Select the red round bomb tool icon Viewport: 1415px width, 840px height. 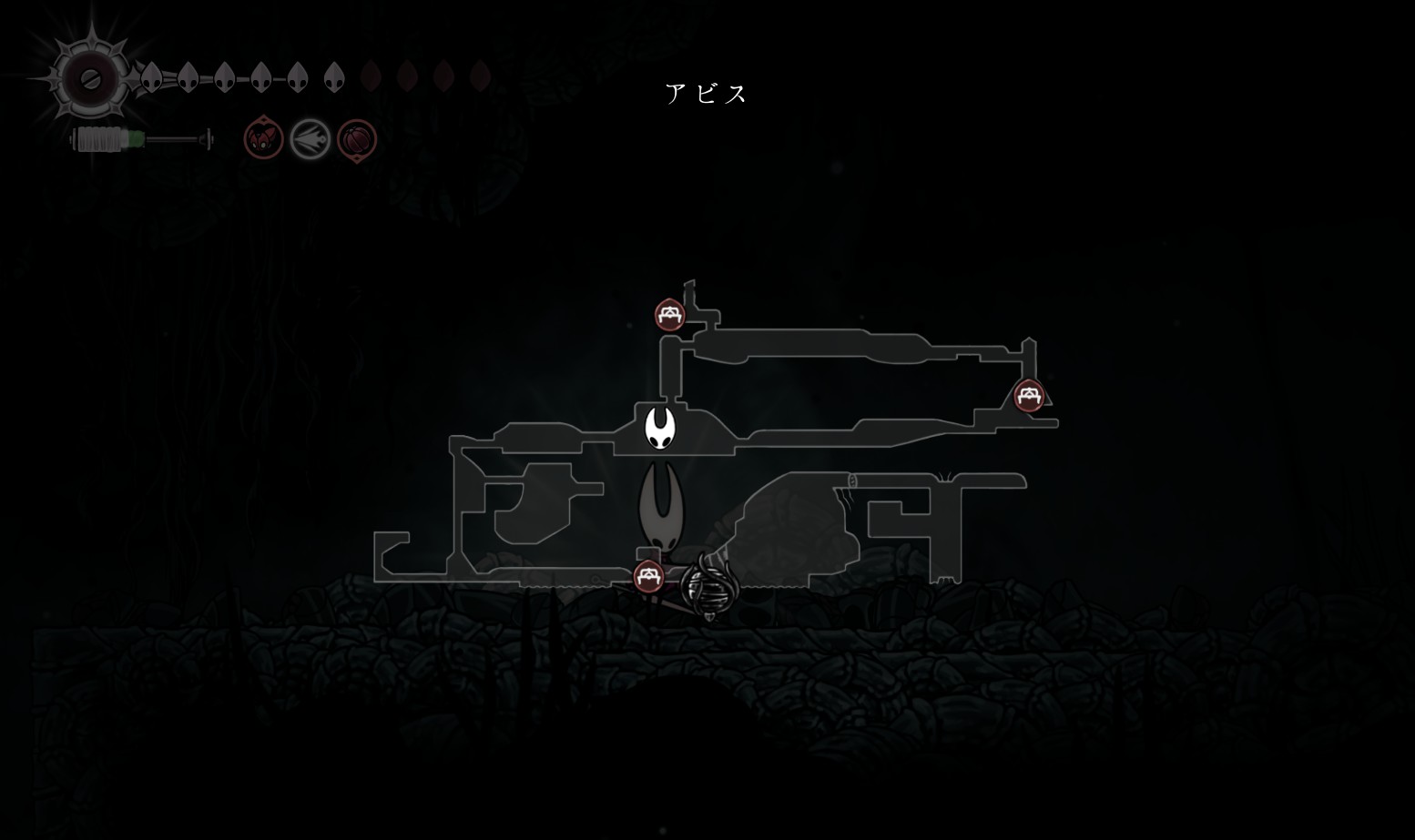coord(357,140)
